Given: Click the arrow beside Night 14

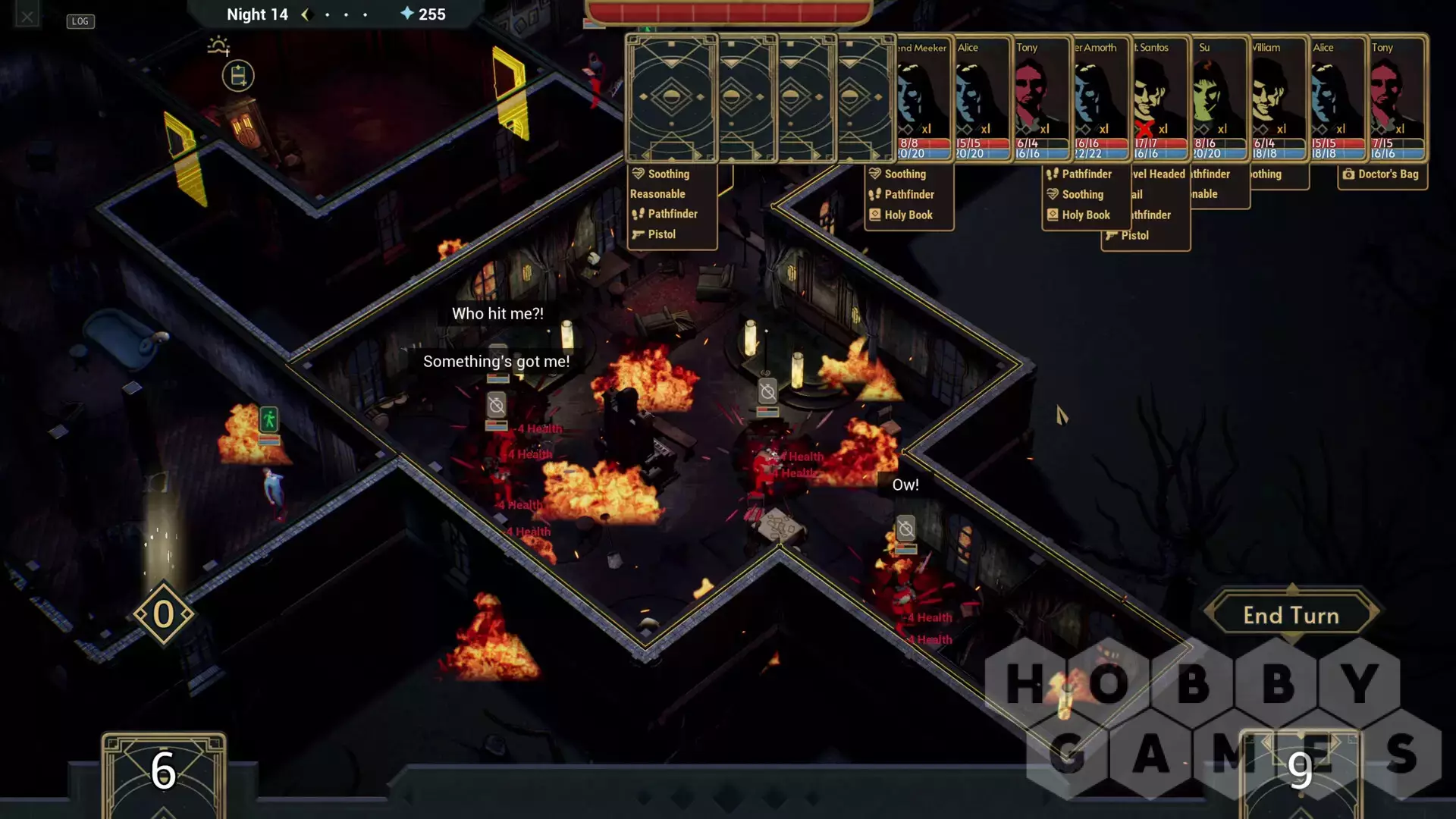Looking at the screenshot, I should click(306, 14).
